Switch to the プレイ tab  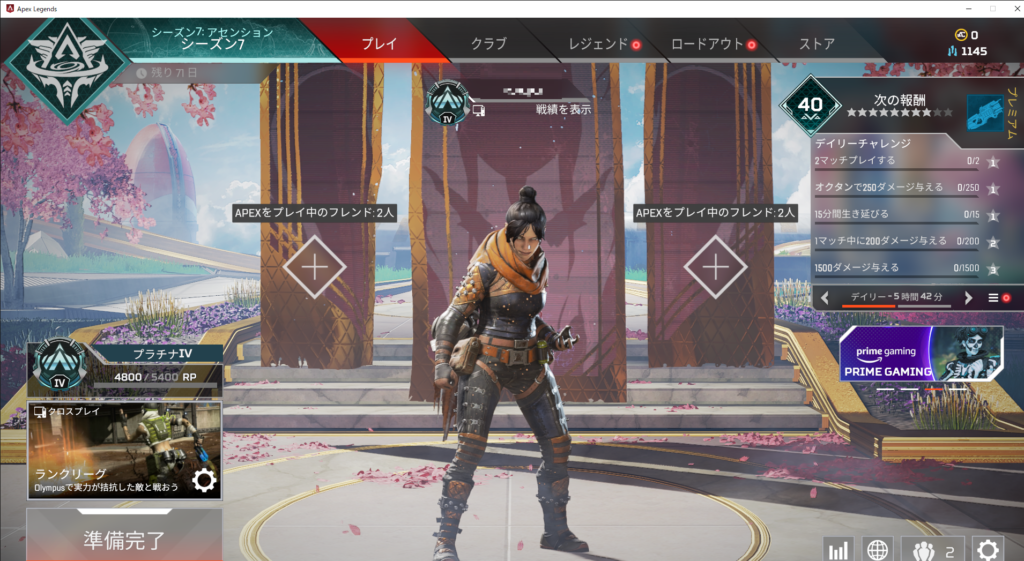(378, 44)
